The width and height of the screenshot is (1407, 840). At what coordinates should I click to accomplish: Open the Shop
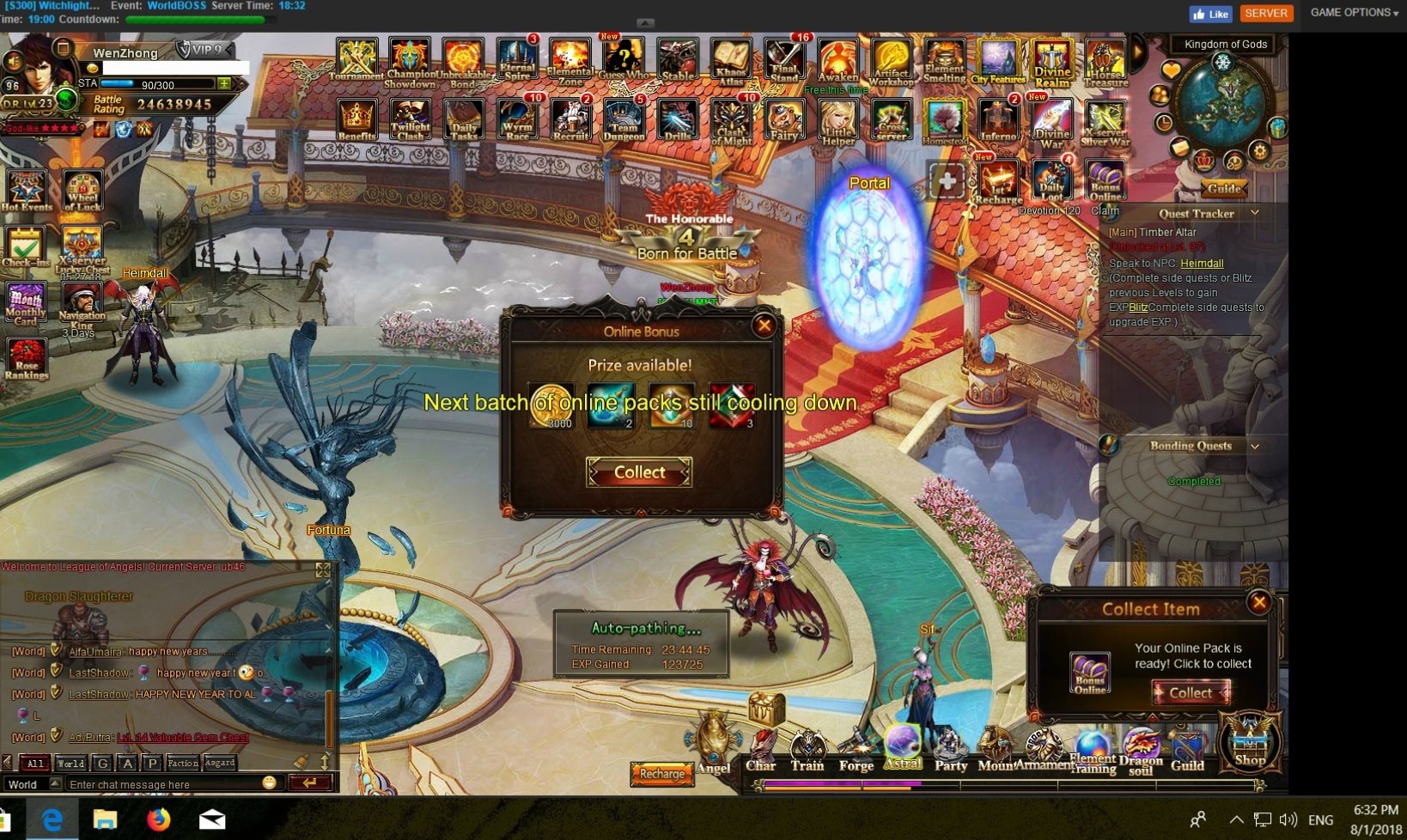tap(1250, 742)
